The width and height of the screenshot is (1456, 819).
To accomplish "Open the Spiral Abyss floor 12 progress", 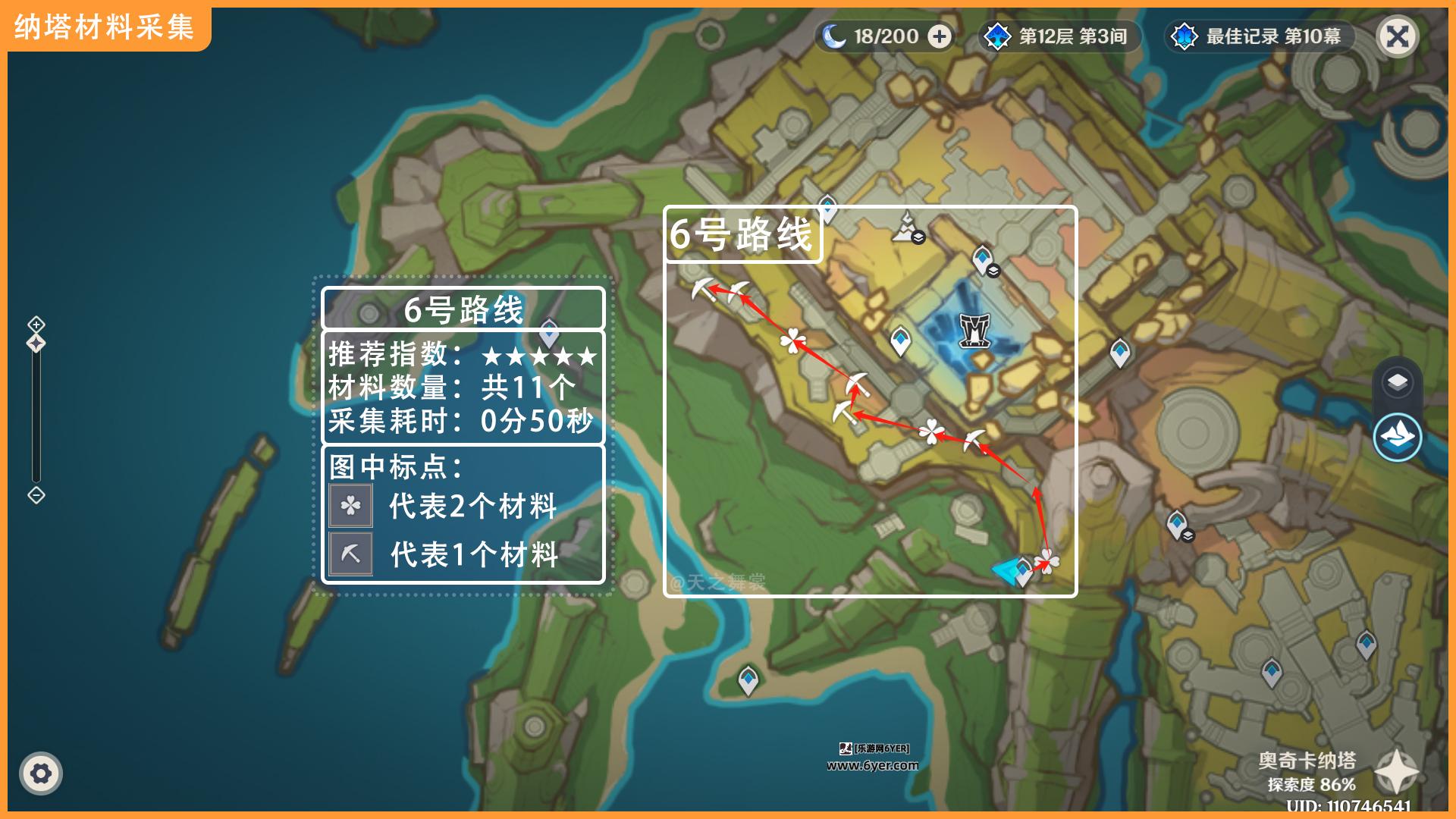I will coord(1060,36).
